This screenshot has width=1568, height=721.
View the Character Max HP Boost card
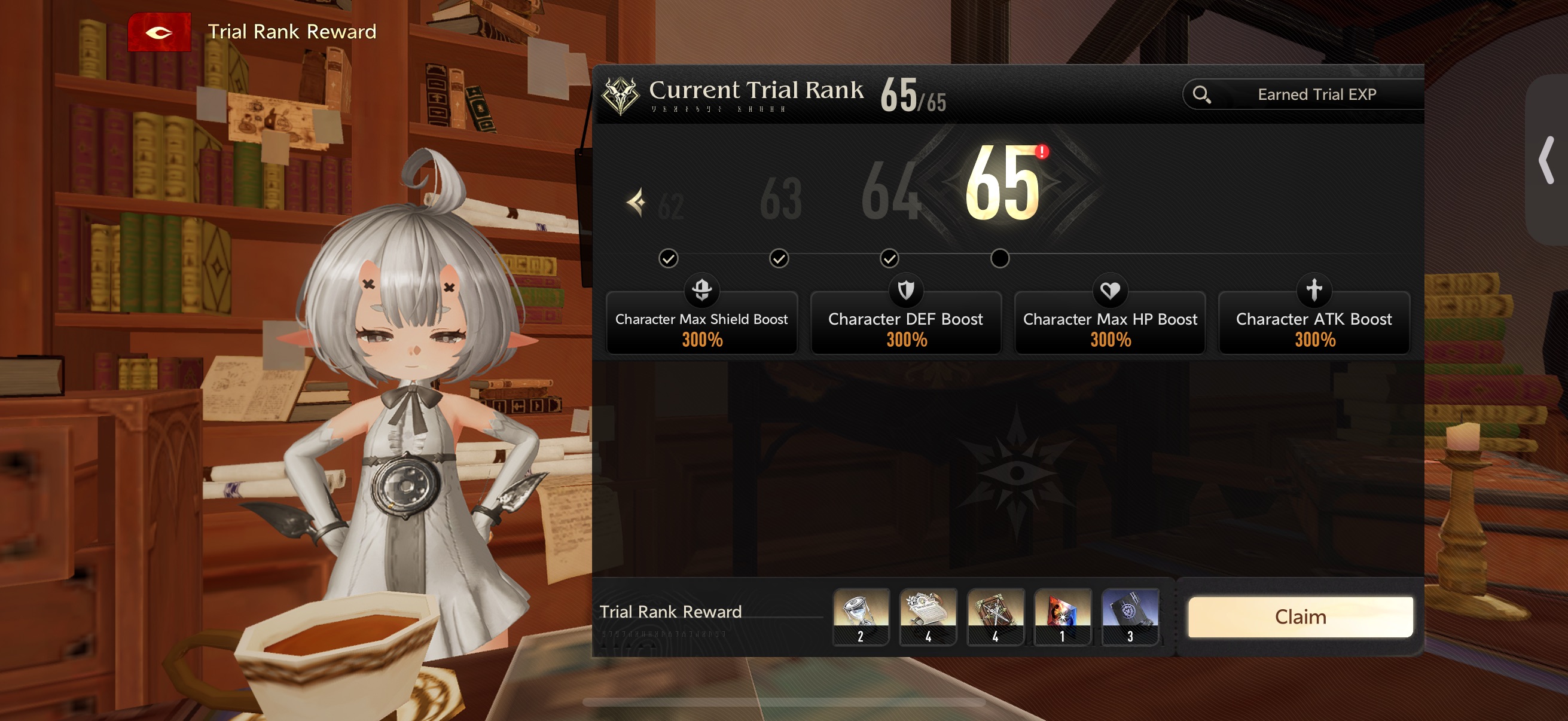[1110, 323]
